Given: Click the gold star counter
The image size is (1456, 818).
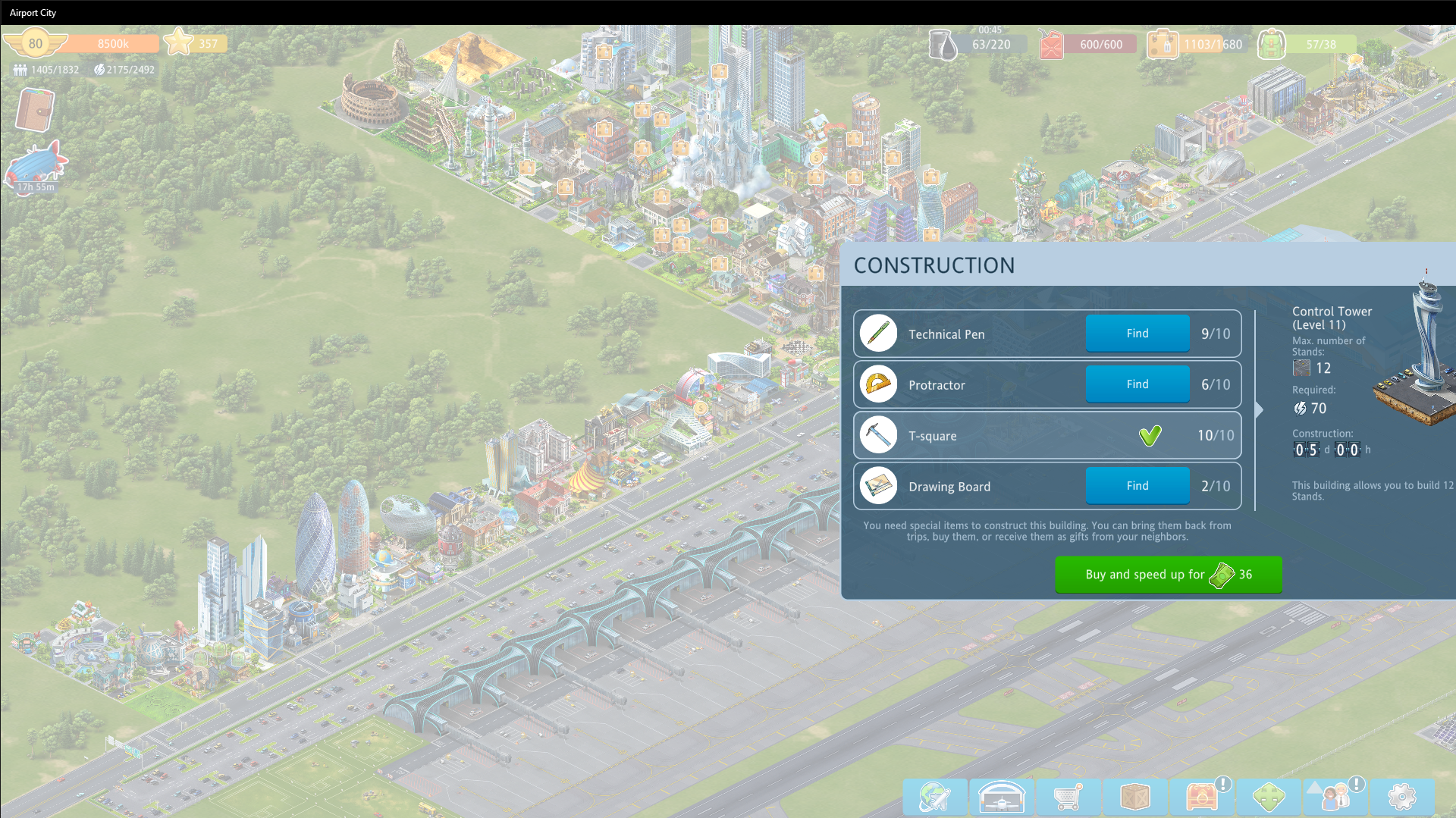Looking at the screenshot, I should (180, 42).
